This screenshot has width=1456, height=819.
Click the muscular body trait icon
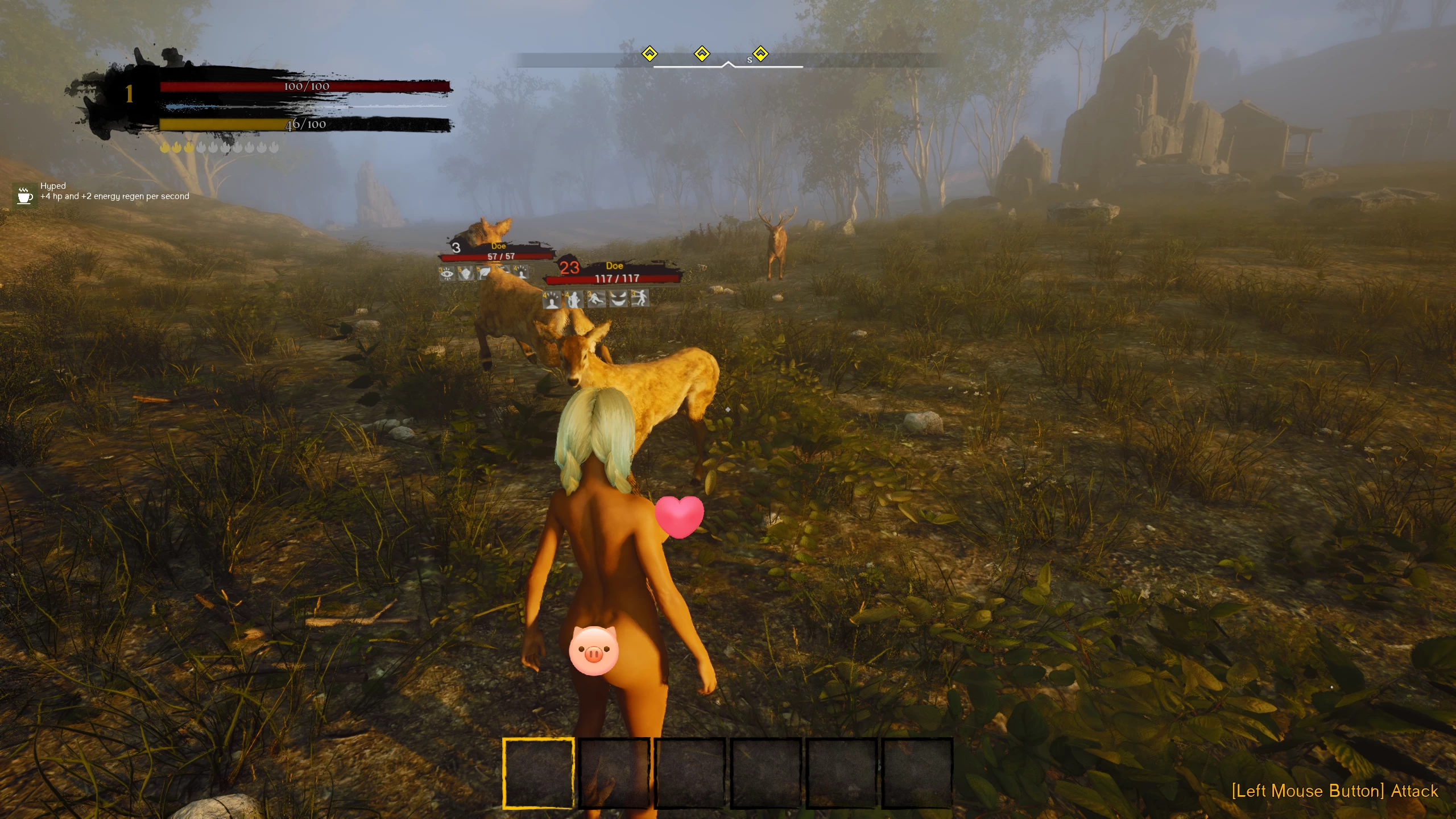(573, 299)
